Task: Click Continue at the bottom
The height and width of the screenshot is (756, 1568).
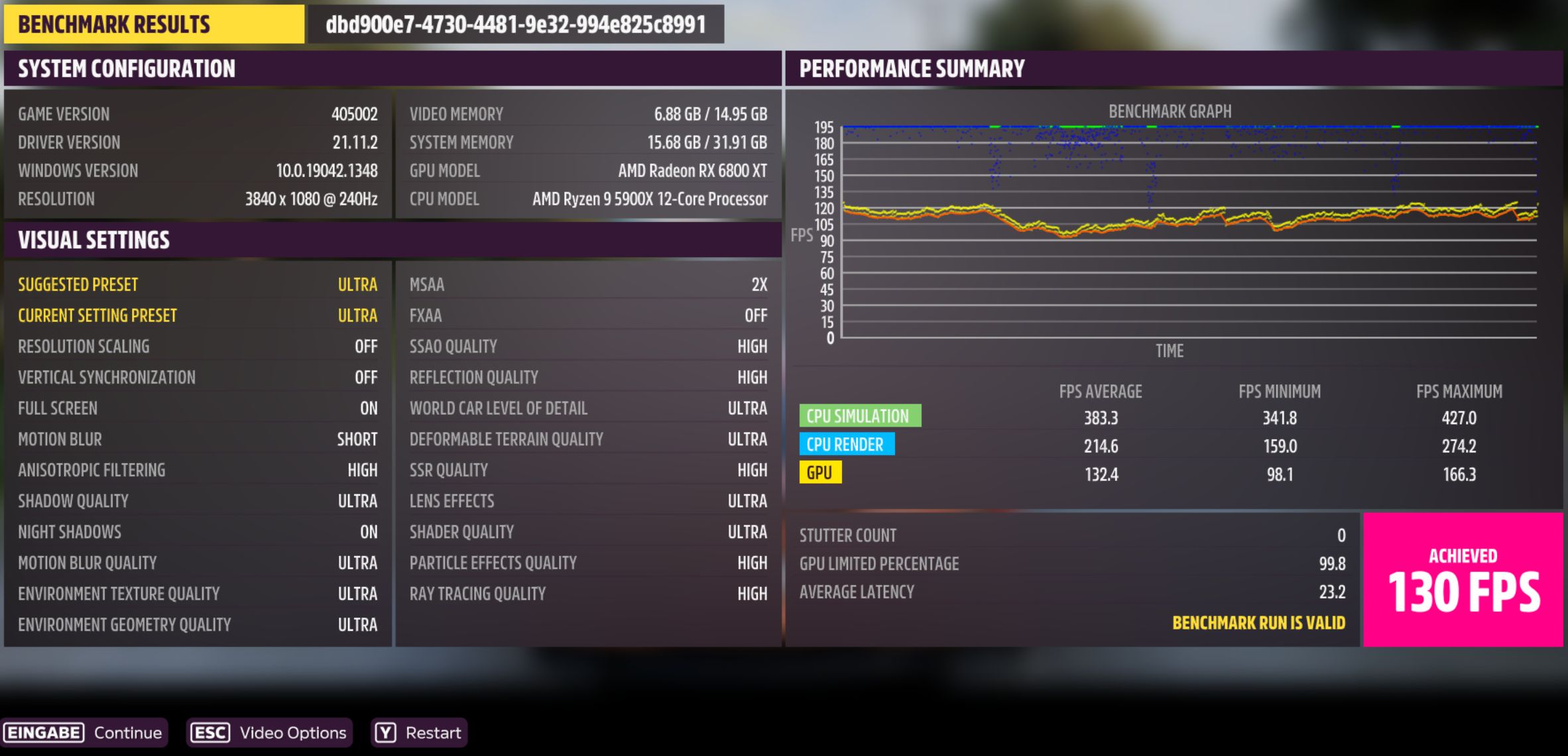Action: pyautogui.click(x=127, y=733)
